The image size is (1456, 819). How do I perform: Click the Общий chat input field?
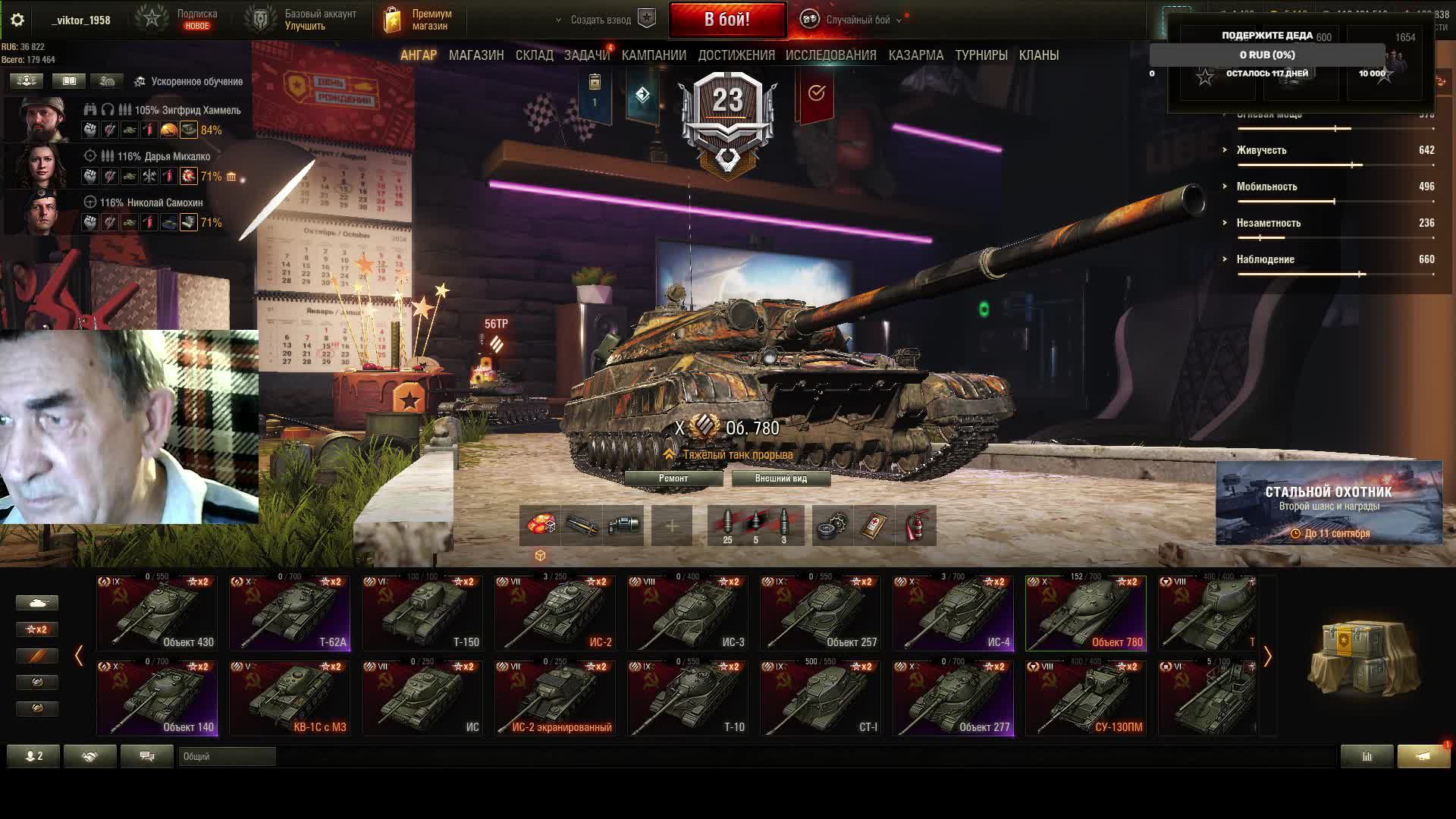tap(227, 756)
